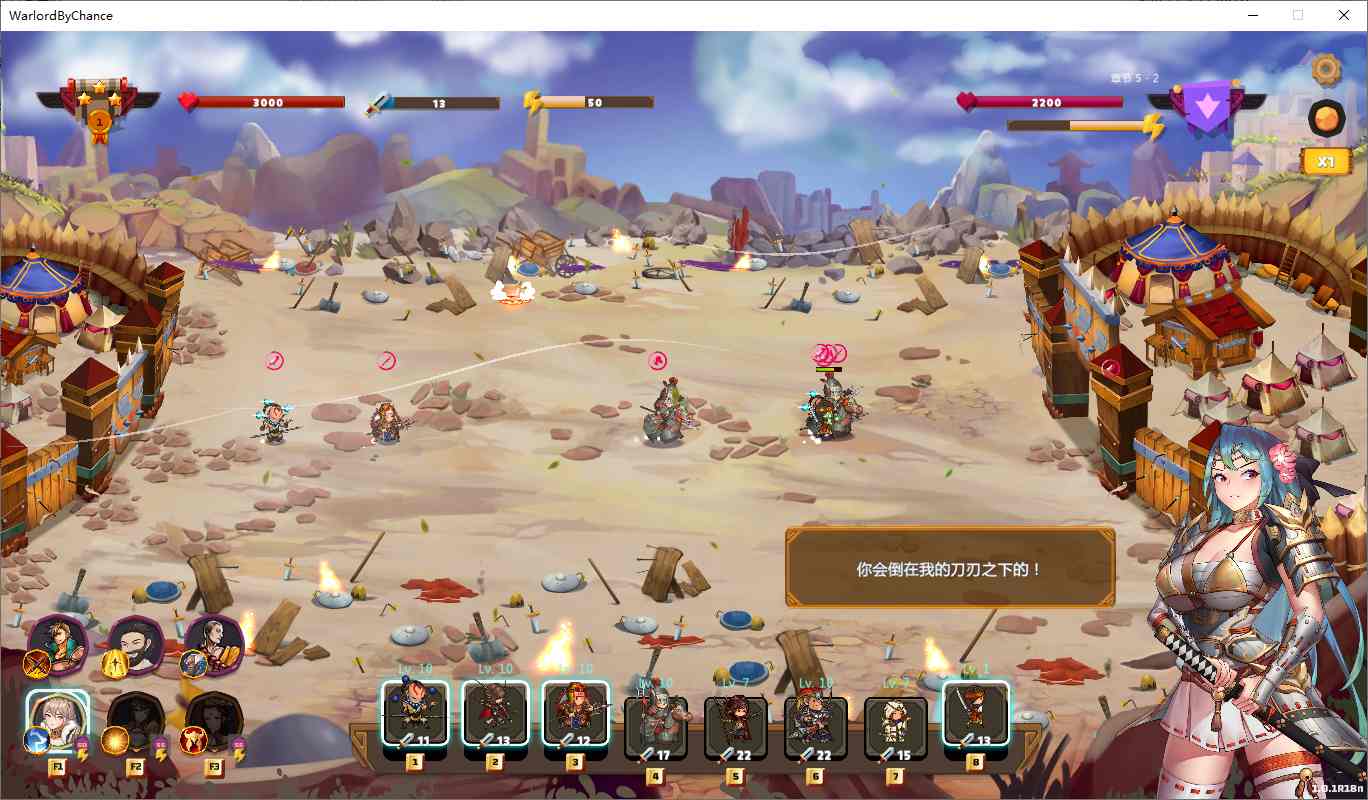
Task: Select unit card number 3
Action: click(x=575, y=713)
